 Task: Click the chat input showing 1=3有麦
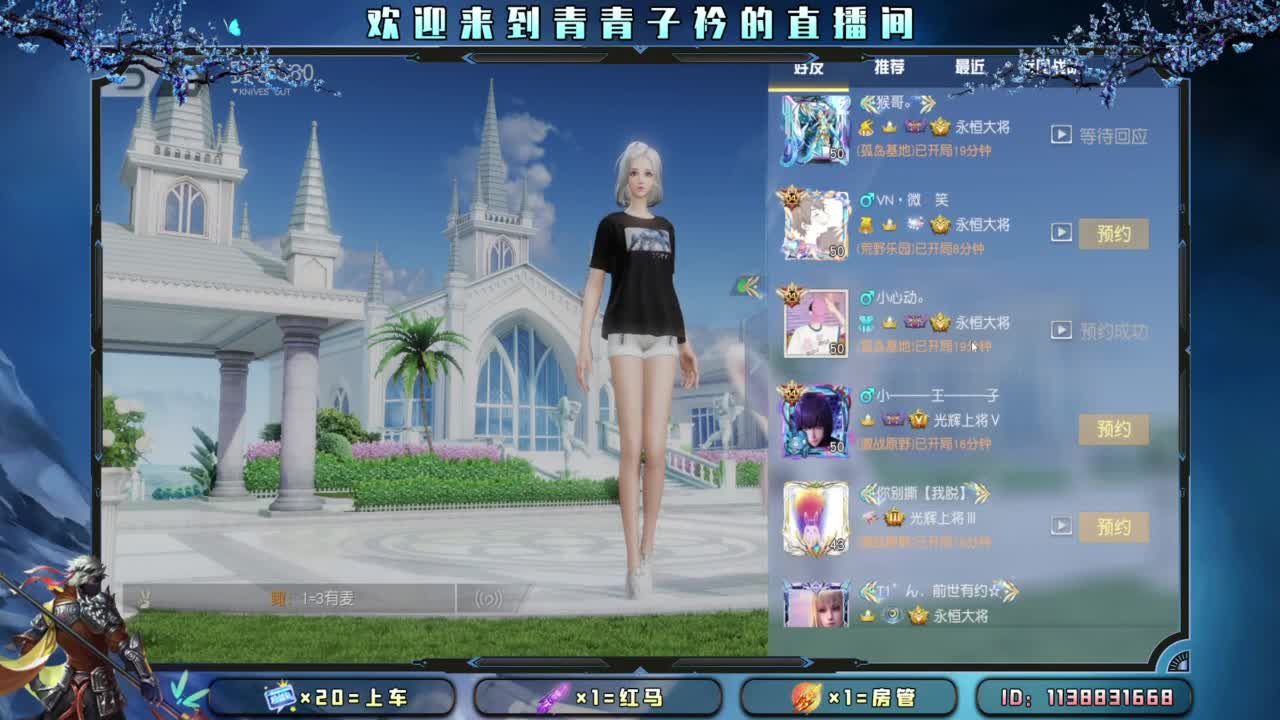330,597
